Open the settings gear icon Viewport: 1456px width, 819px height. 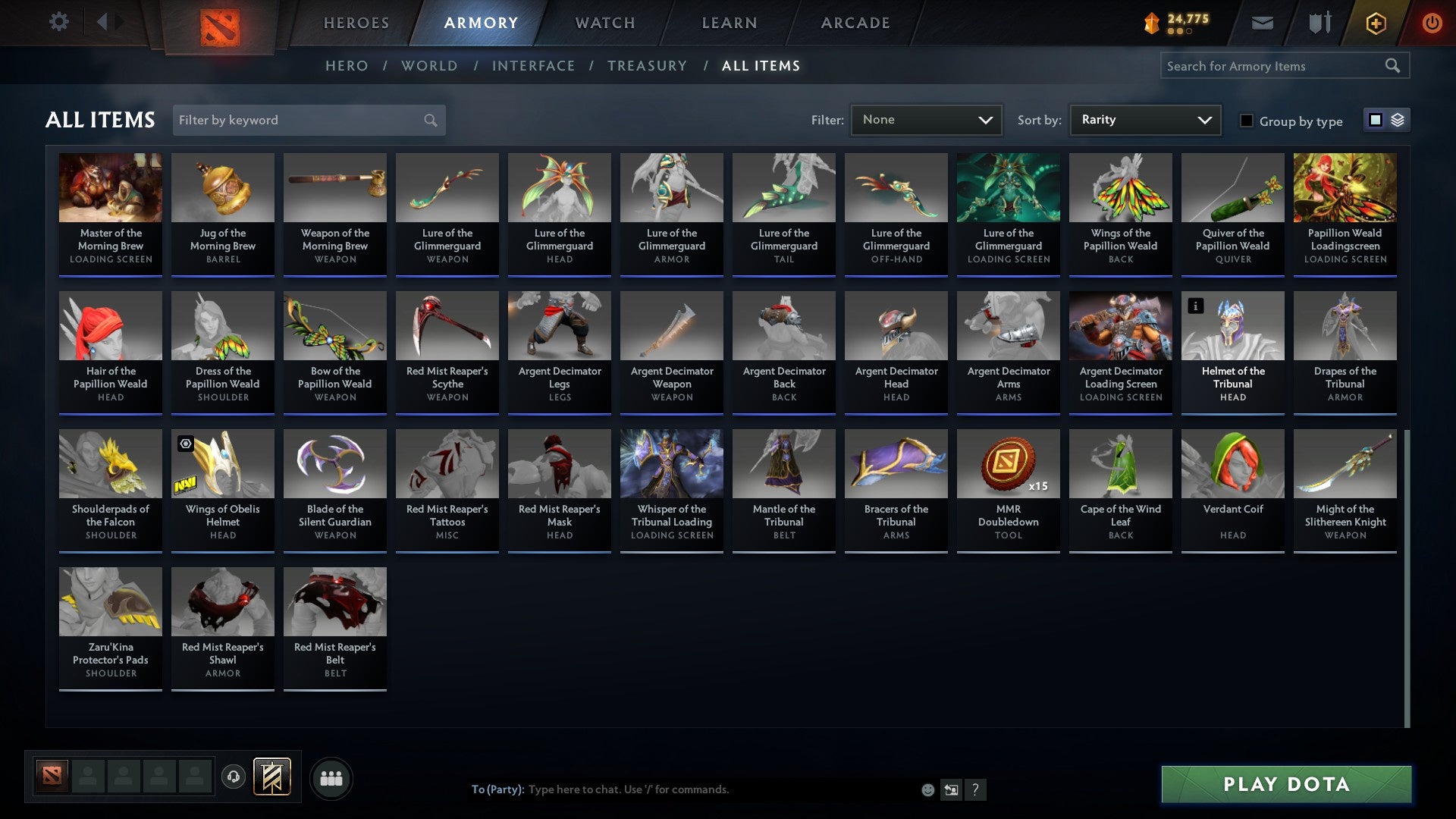(58, 22)
